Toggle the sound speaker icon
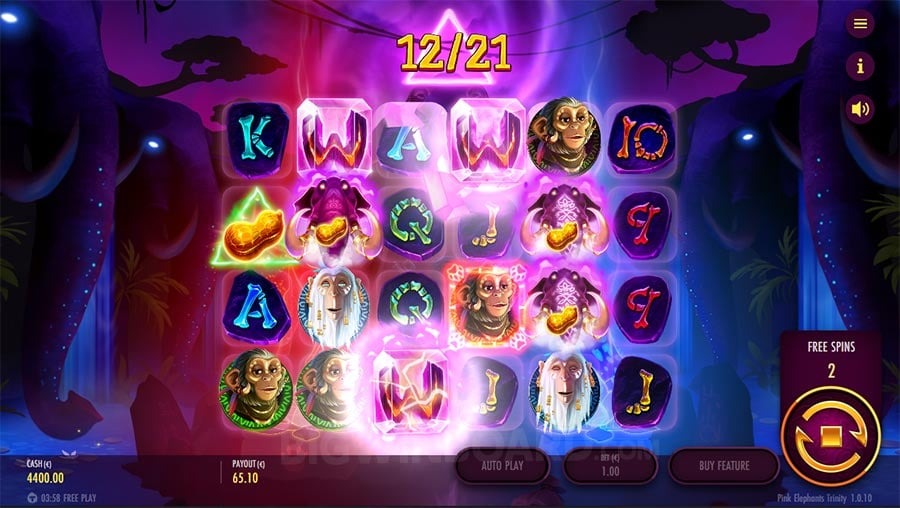The image size is (900, 508). pyautogui.click(x=860, y=108)
